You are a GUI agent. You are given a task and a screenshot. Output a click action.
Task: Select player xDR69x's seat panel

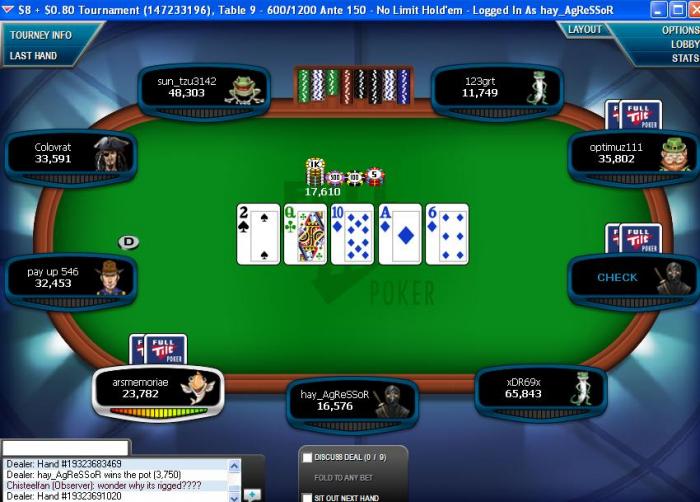[x=540, y=388]
